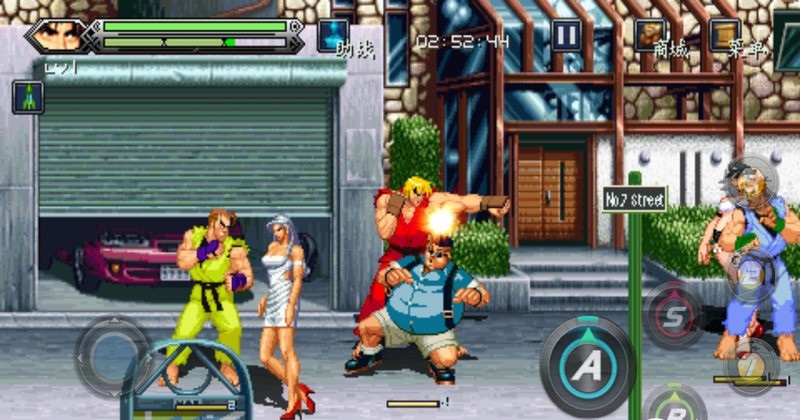The width and height of the screenshot is (800, 420).
Task: Hit the A attack button
Action: tap(587, 366)
